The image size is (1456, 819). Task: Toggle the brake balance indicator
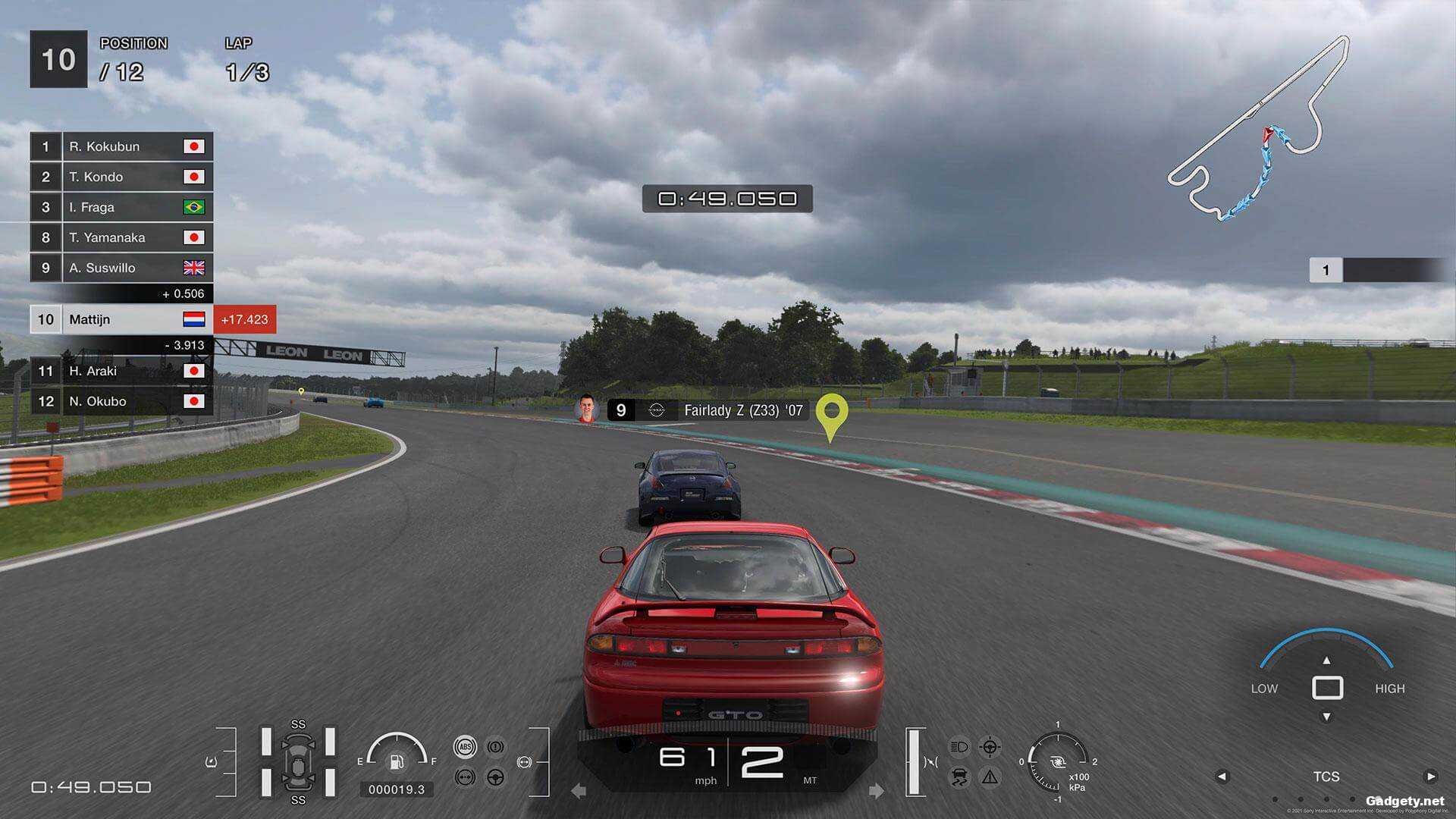coord(465,777)
